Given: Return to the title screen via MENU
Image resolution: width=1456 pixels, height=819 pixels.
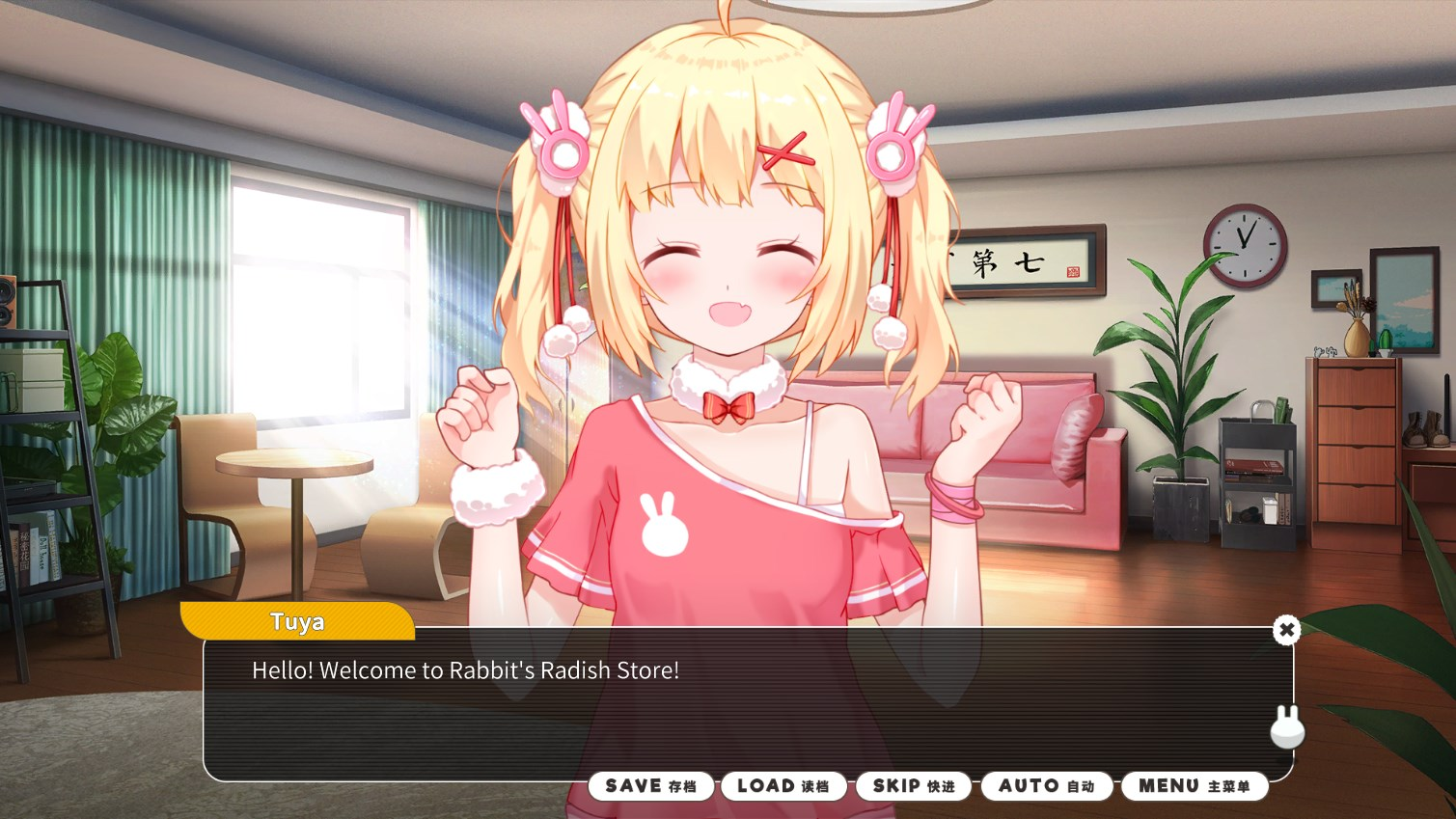Looking at the screenshot, I should 1195,785.
